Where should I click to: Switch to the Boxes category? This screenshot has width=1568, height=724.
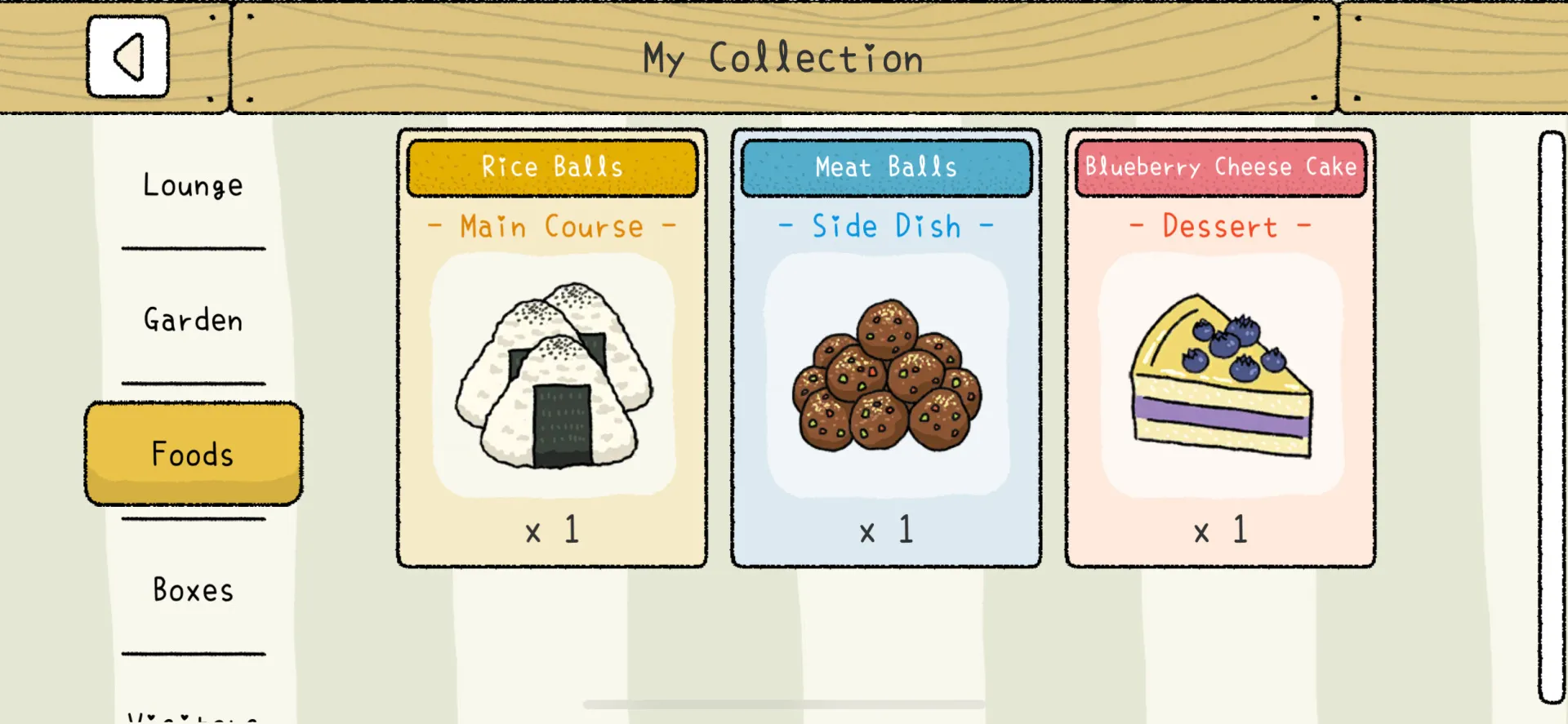click(x=193, y=589)
